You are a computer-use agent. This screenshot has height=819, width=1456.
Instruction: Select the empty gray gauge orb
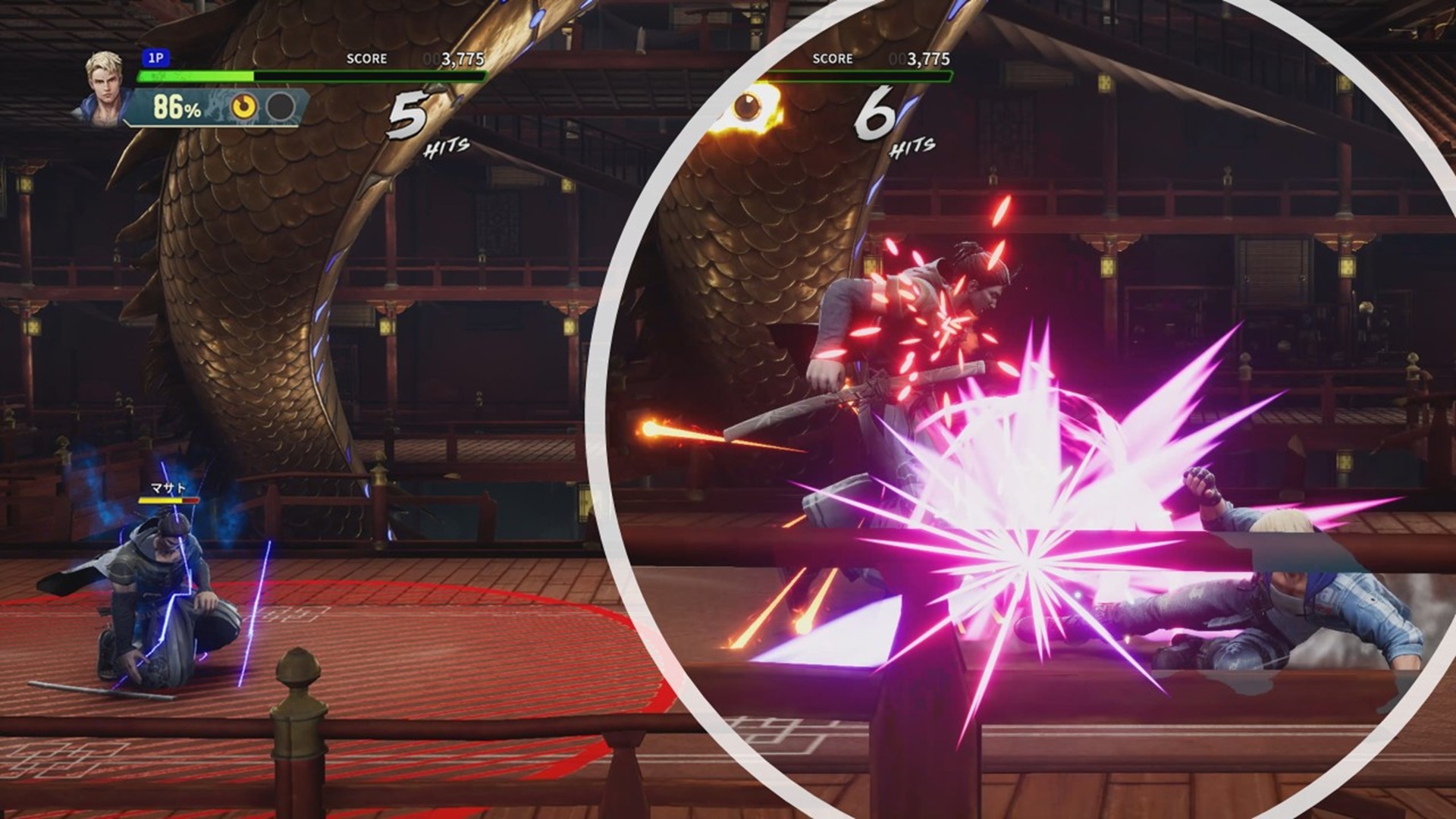click(281, 108)
